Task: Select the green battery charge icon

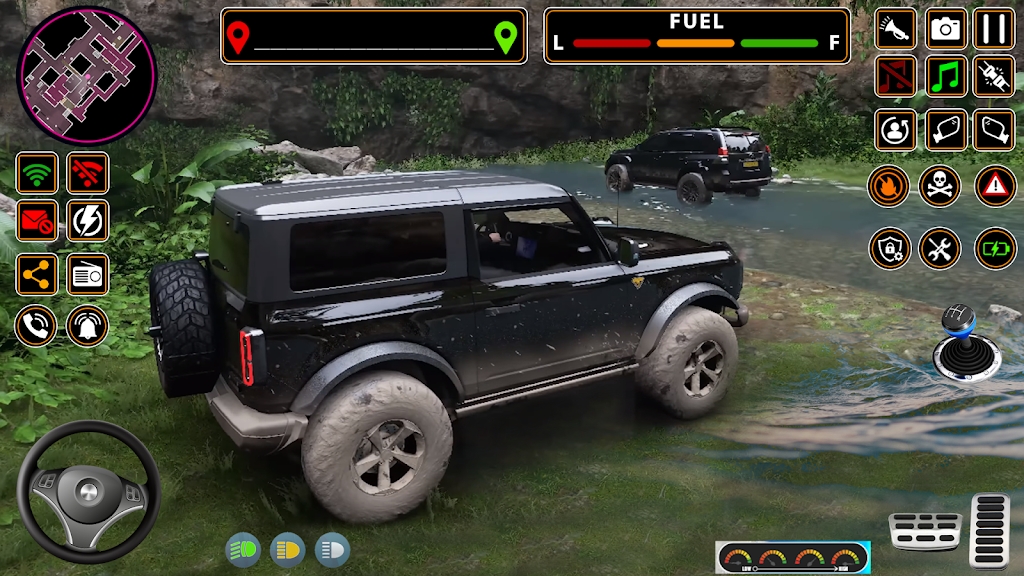Action: click(x=995, y=248)
